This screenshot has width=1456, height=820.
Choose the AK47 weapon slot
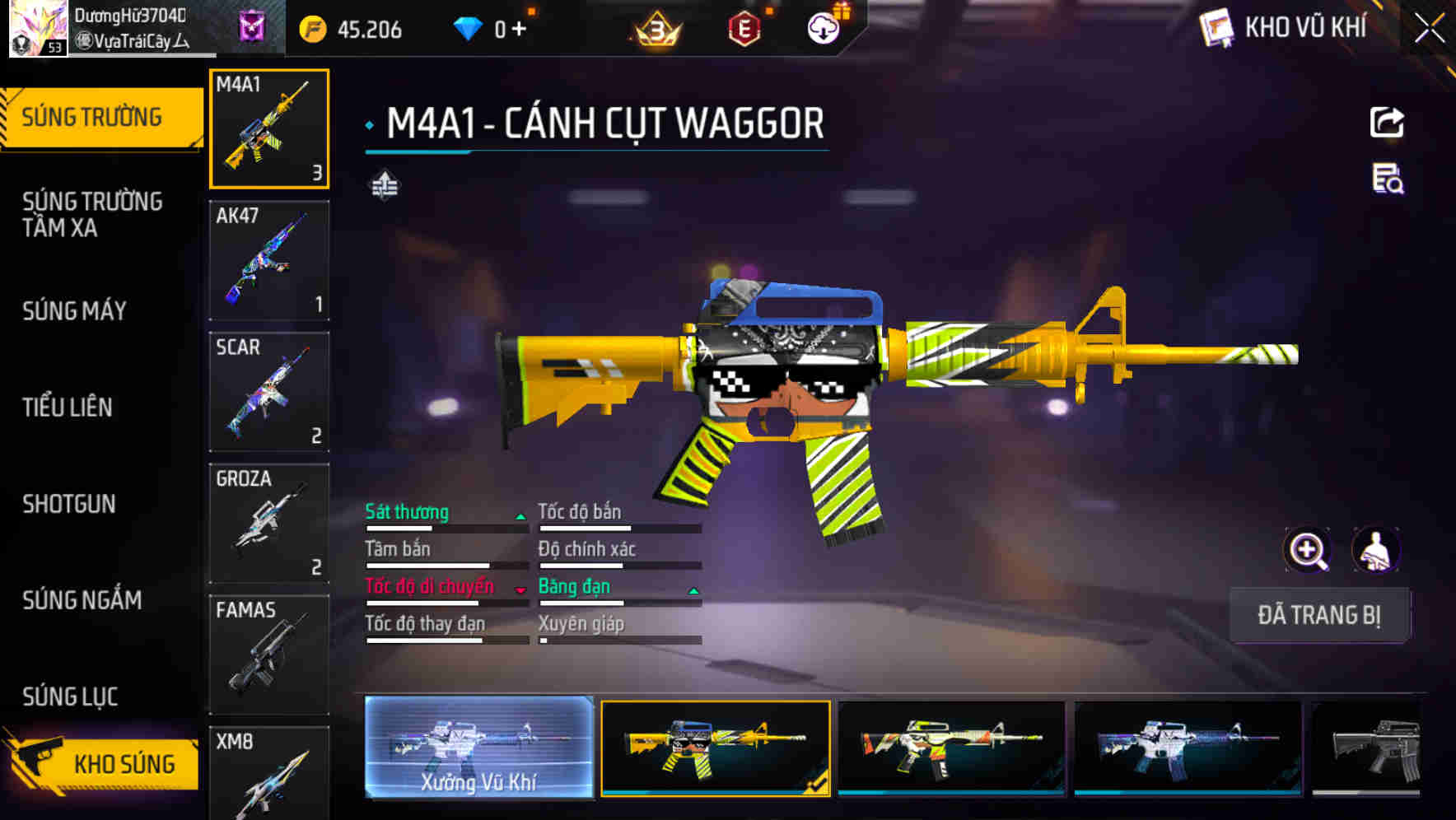(269, 260)
